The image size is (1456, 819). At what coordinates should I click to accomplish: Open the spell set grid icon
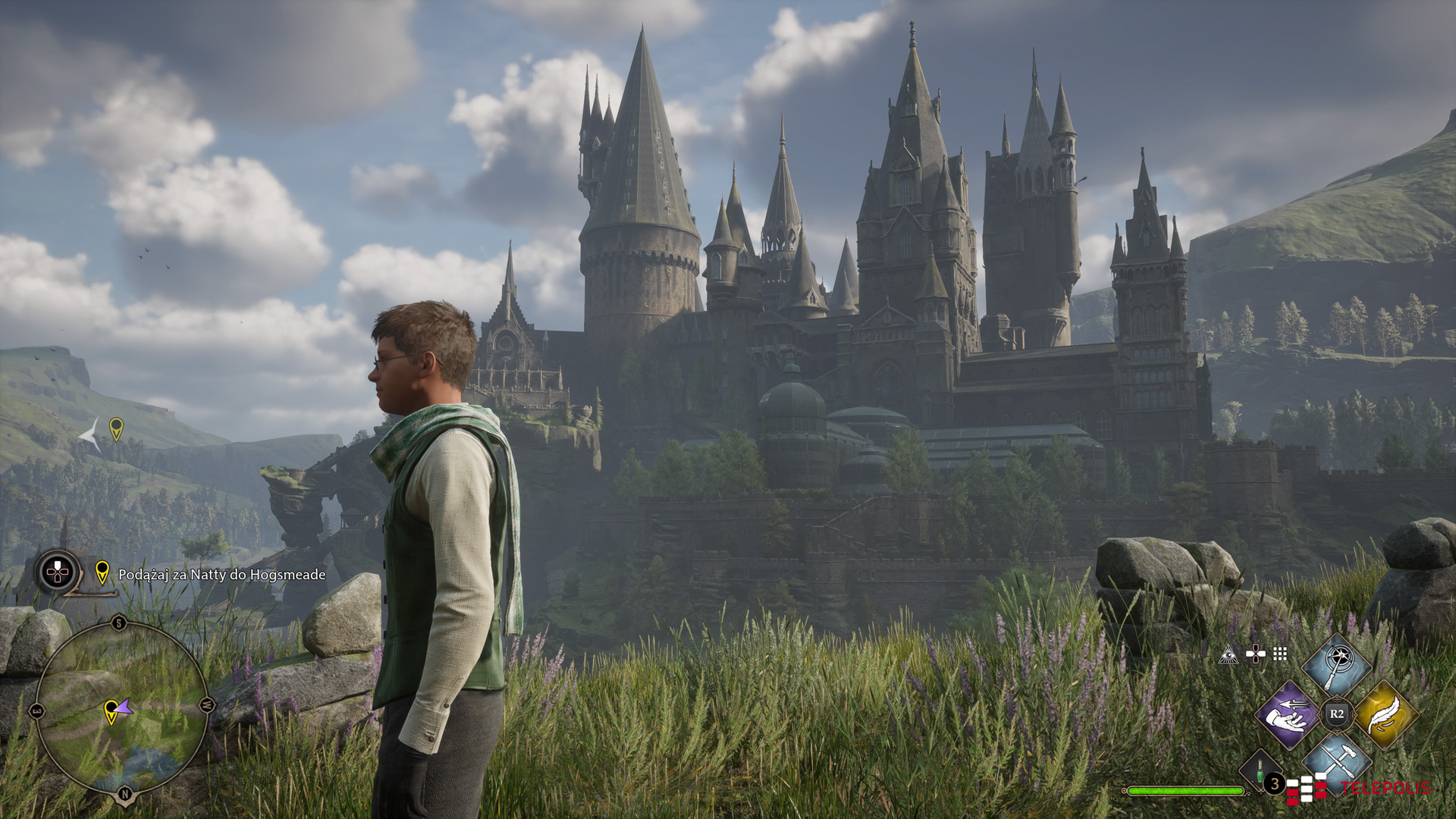pos(1280,654)
